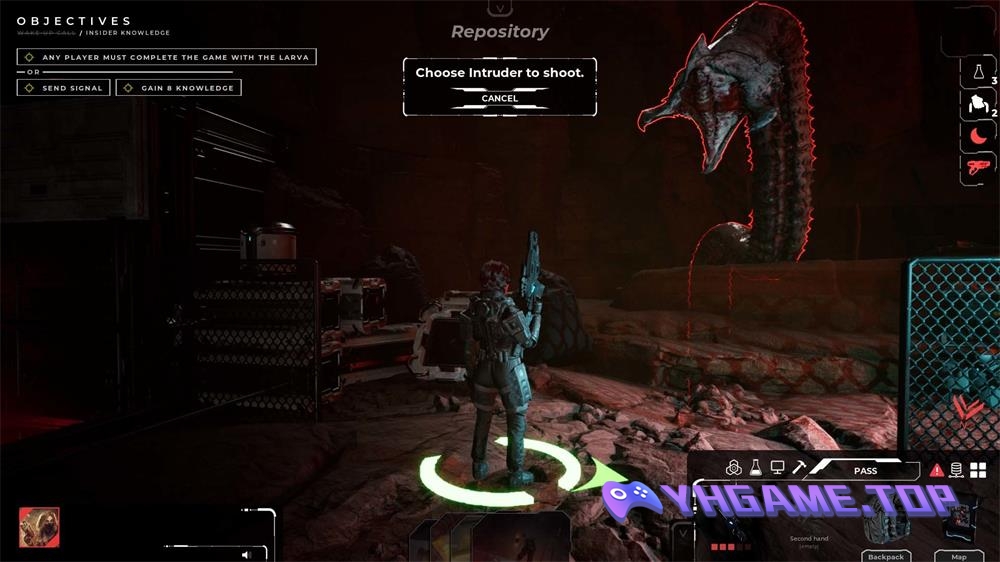Click the Pass turn button
The height and width of the screenshot is (562, 1000).
click(865, 470)
